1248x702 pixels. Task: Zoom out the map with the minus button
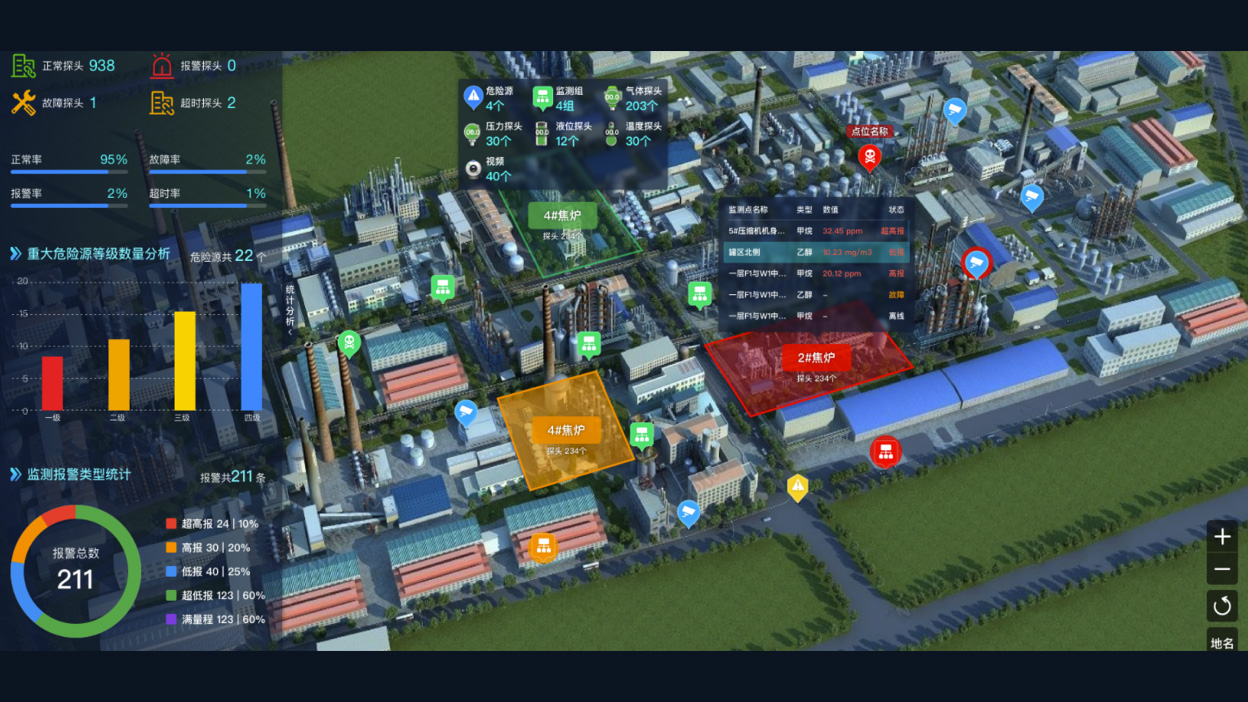tap(1222, 570)
